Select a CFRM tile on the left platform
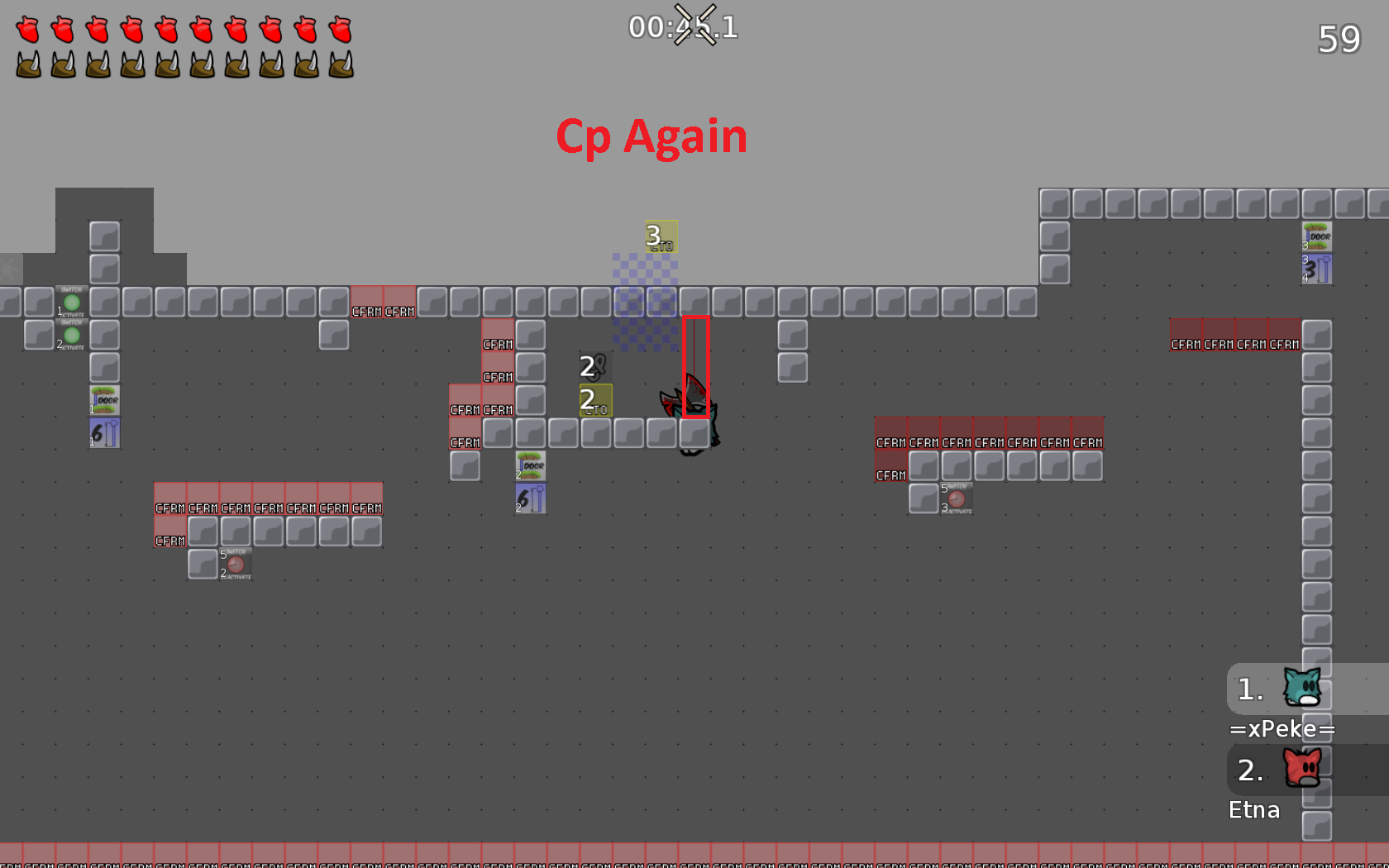Viewport: 1389px width, 868px height. [169, 508]
